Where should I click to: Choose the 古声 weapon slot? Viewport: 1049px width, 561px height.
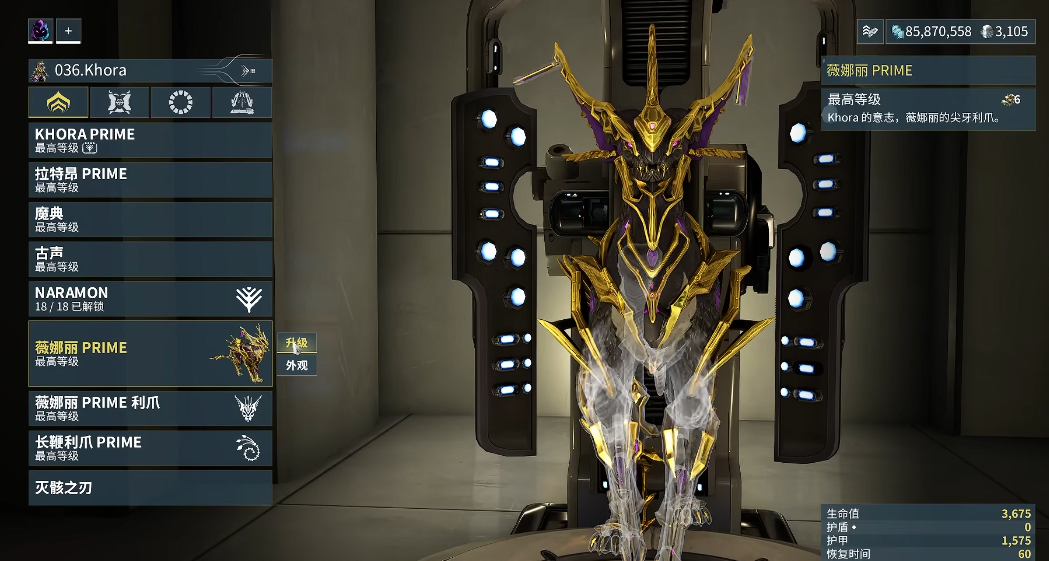(150, 259)
